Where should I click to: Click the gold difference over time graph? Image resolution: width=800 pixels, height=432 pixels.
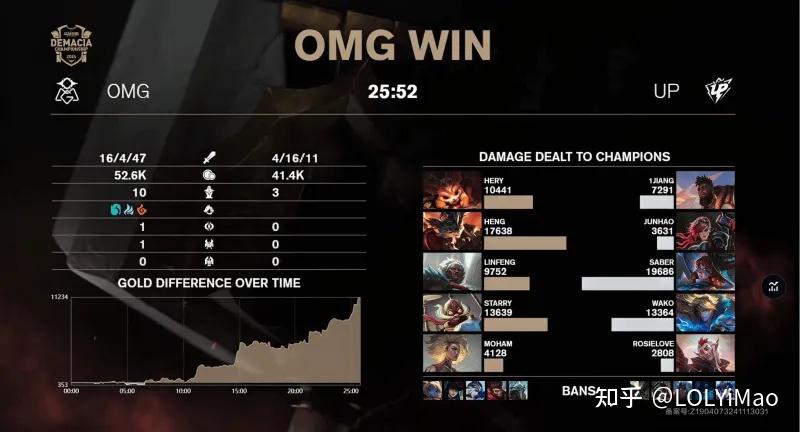point(209,342)
